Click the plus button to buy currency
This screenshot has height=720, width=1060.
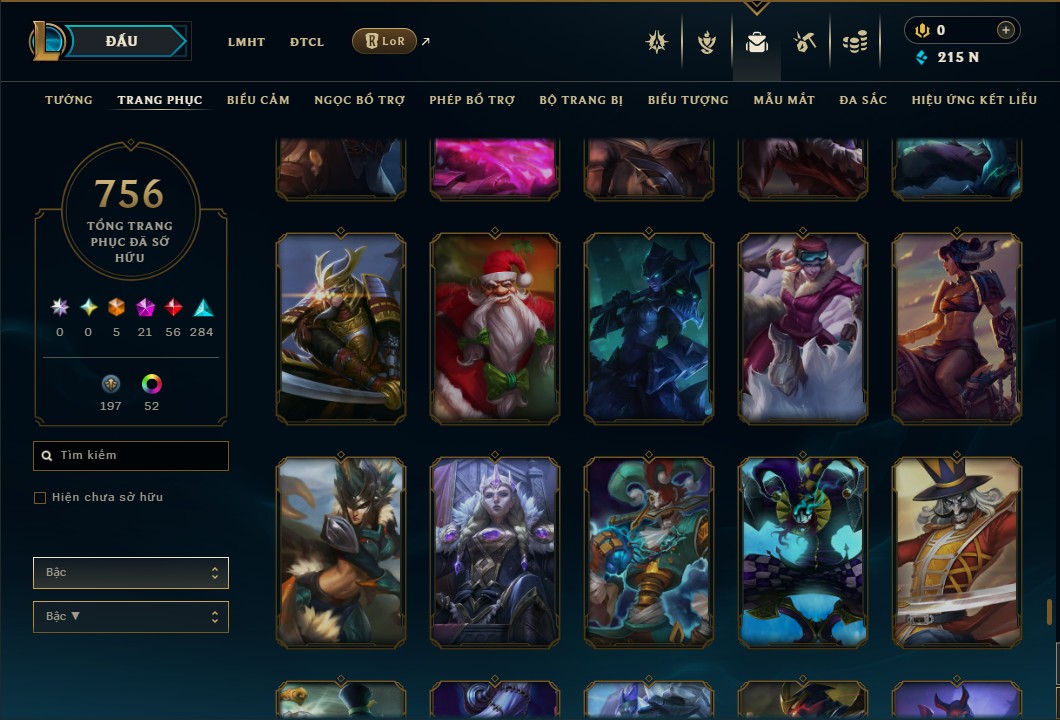[x=1005, y=31]
